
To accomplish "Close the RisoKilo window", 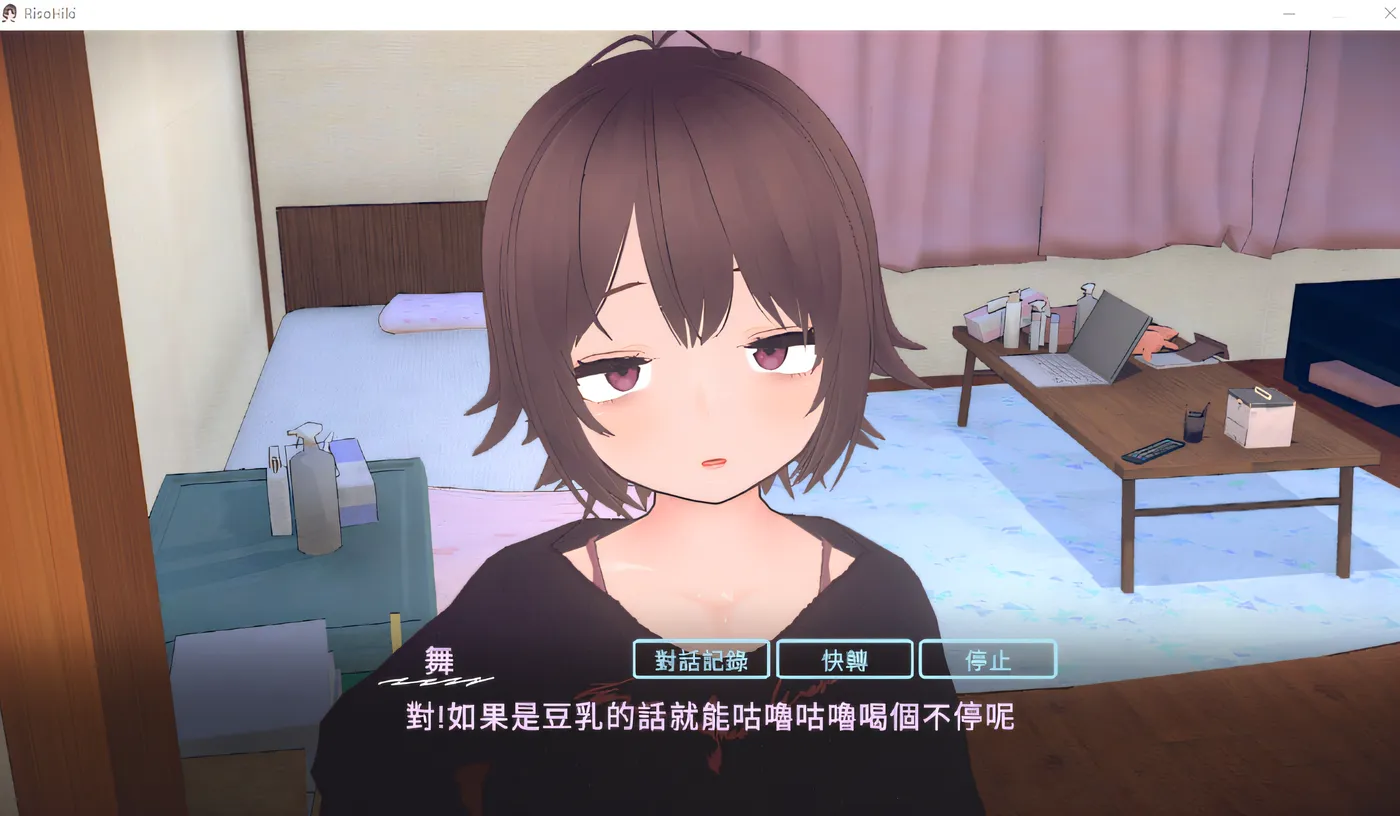I will click(1388, 14).
